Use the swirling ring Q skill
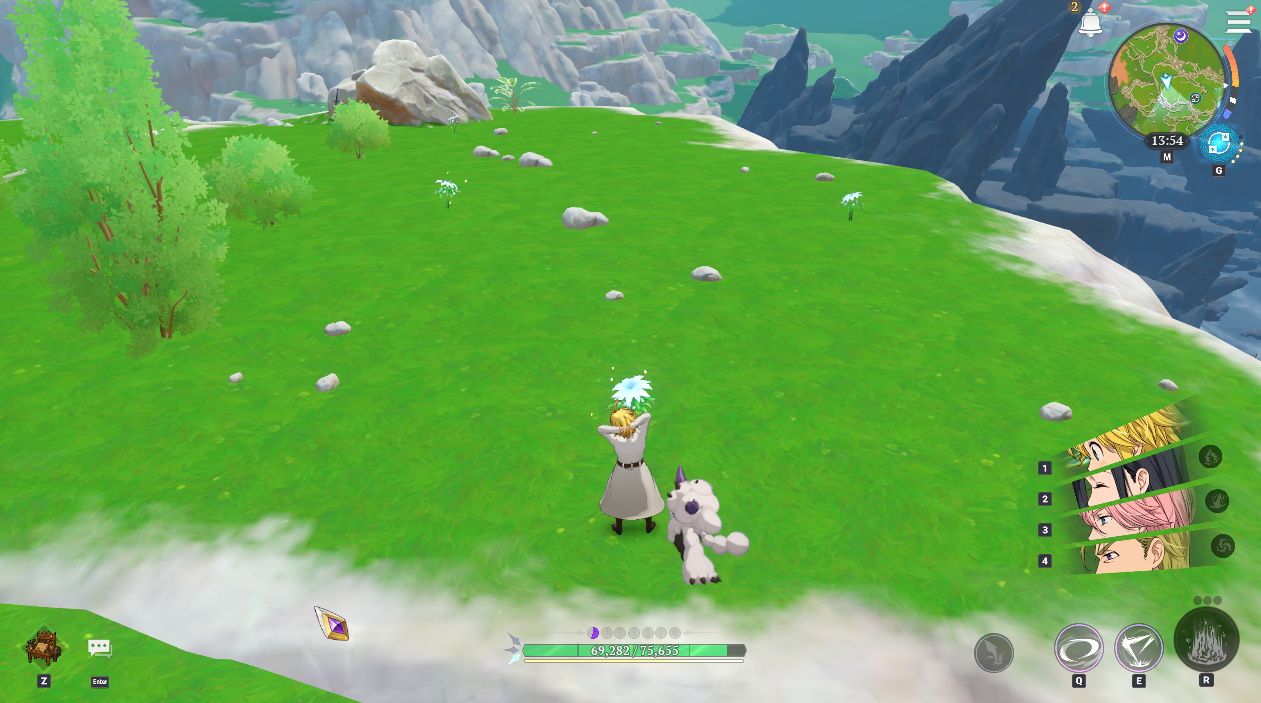 (x=1079, y=648)
